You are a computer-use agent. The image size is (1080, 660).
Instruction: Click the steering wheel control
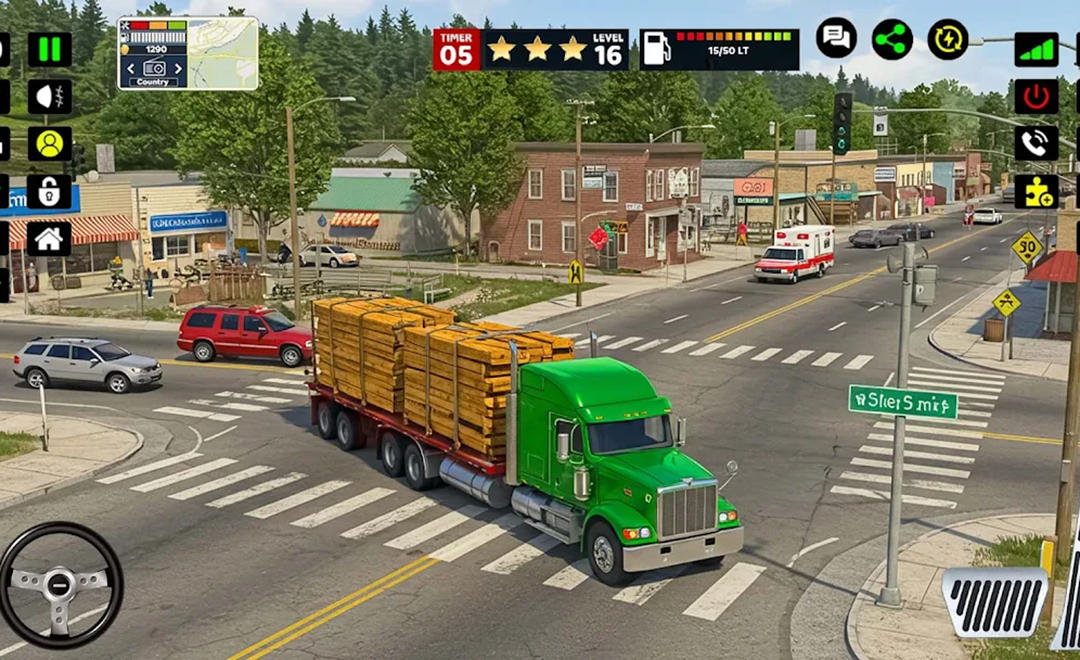(60, 584)
